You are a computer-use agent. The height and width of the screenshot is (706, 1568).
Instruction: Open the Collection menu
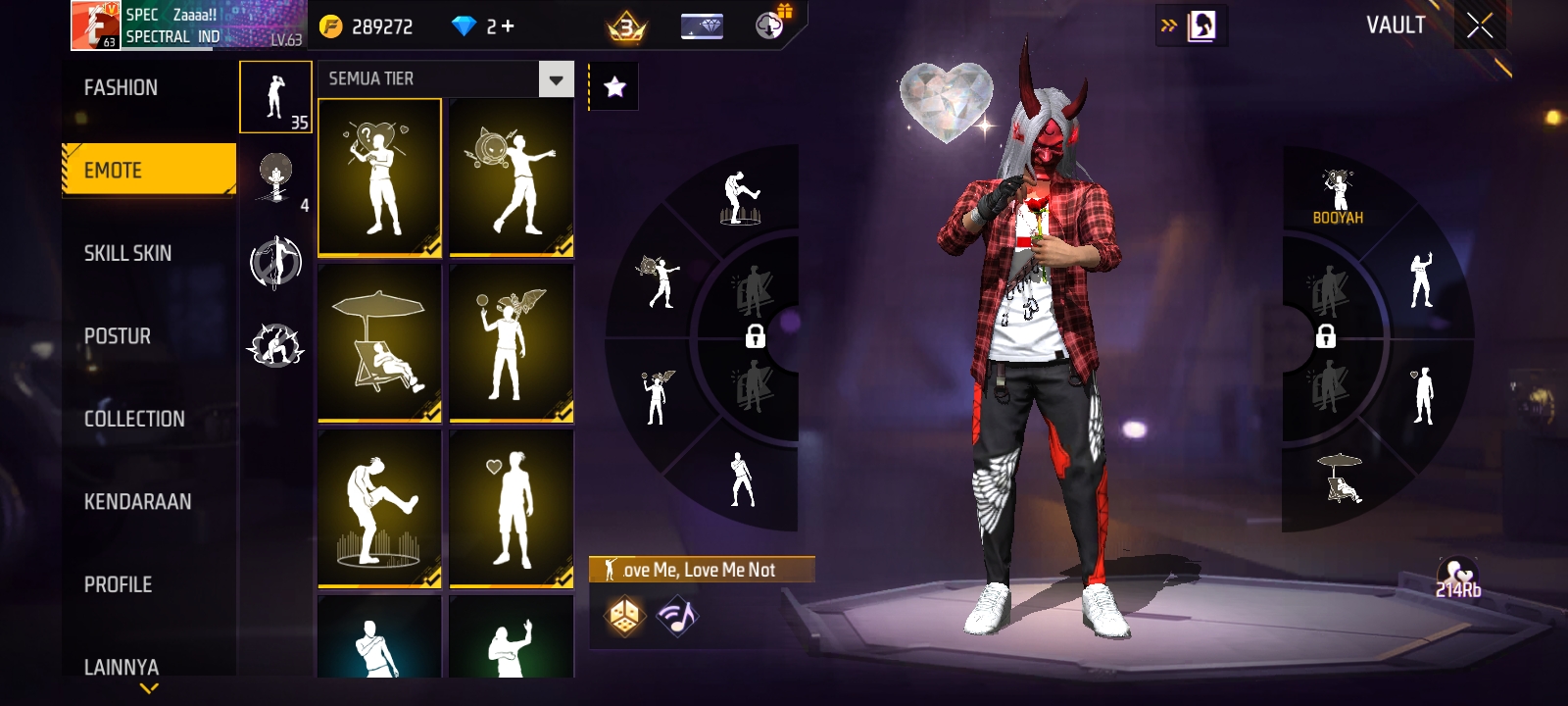[x=134, y=419]
